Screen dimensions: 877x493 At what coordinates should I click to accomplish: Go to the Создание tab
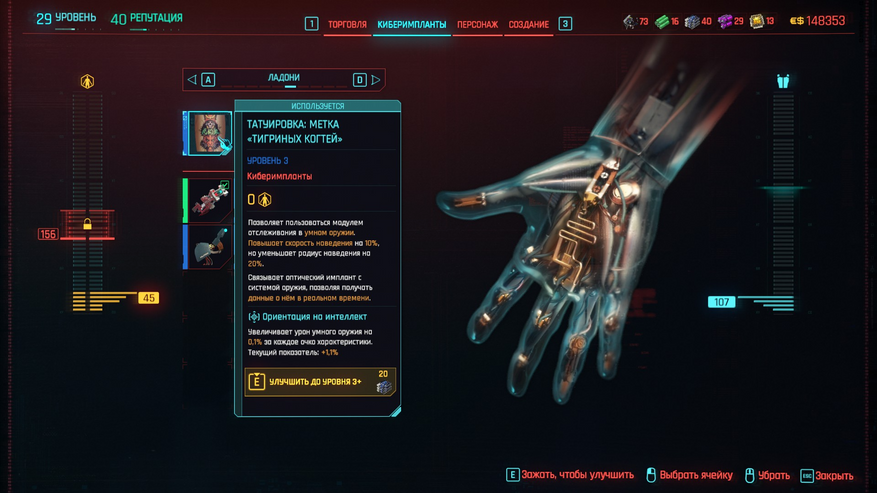528,24
